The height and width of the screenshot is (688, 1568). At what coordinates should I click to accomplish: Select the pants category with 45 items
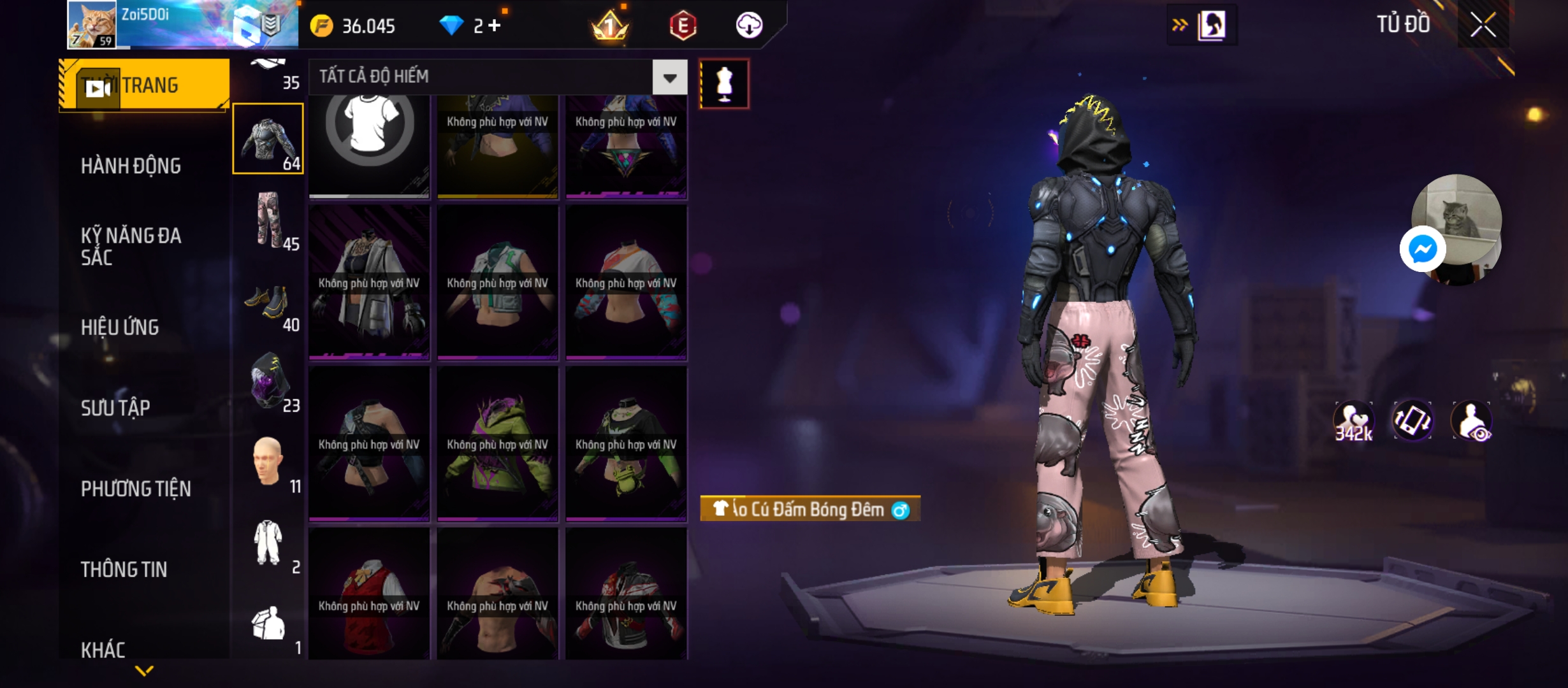[x=269, y=220]
